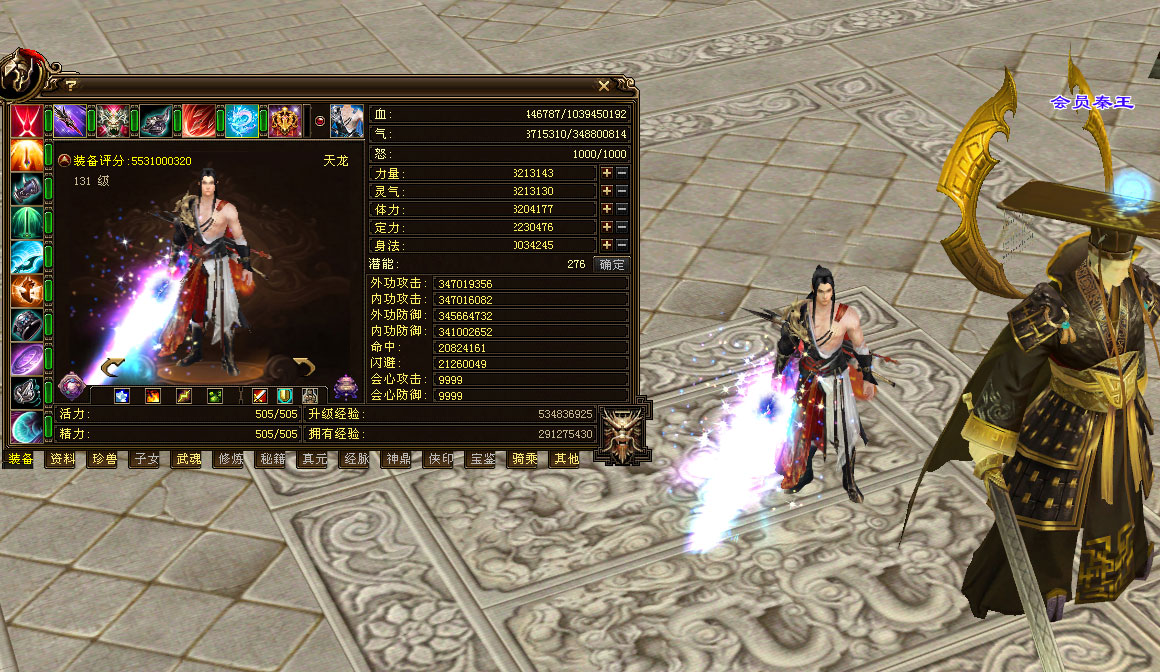Decrease the 身法 agility attribute
Image resolution: width=1160 pixels, height=672 pixels.
(621, 245)
